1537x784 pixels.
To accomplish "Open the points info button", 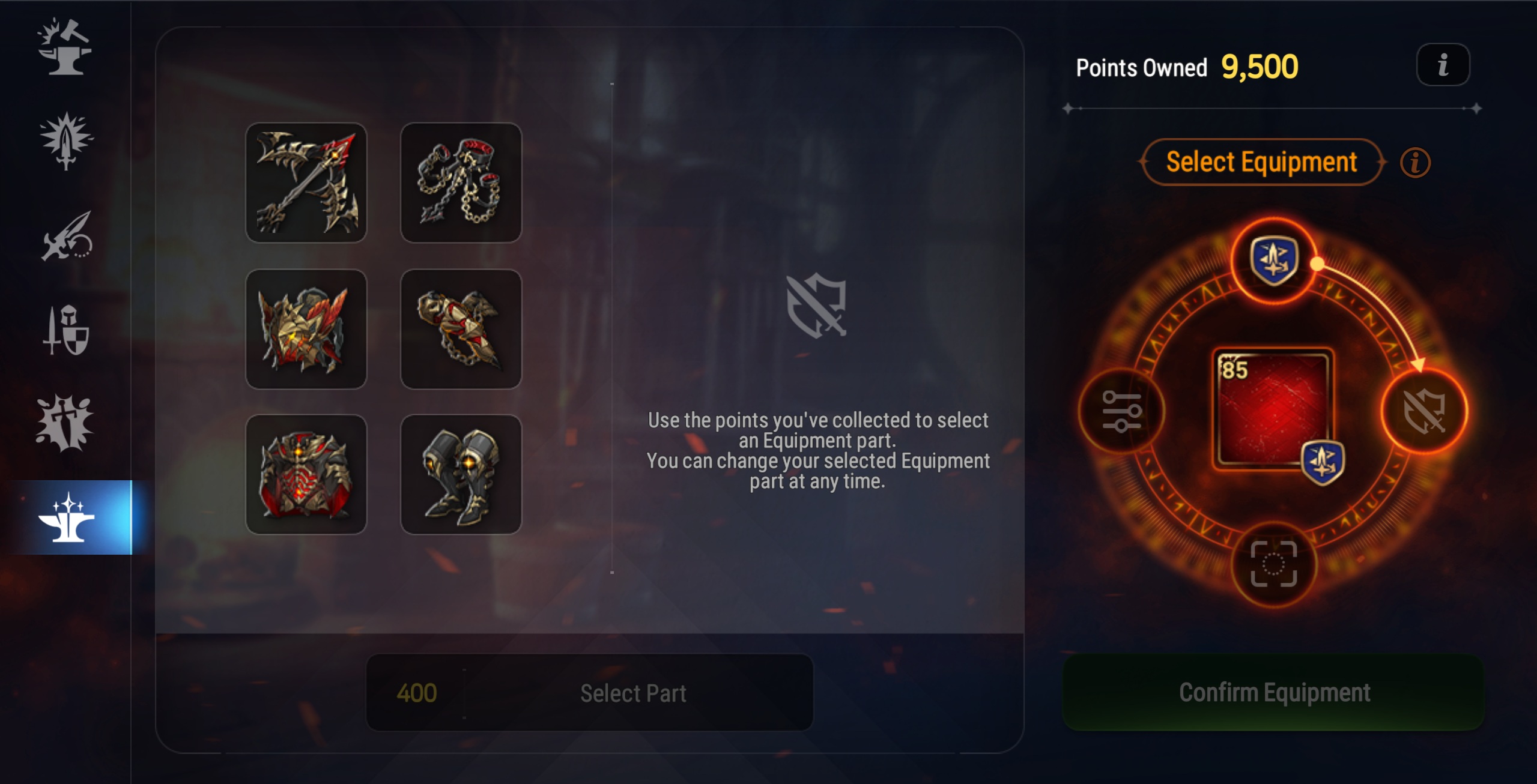I will 1443,65.
